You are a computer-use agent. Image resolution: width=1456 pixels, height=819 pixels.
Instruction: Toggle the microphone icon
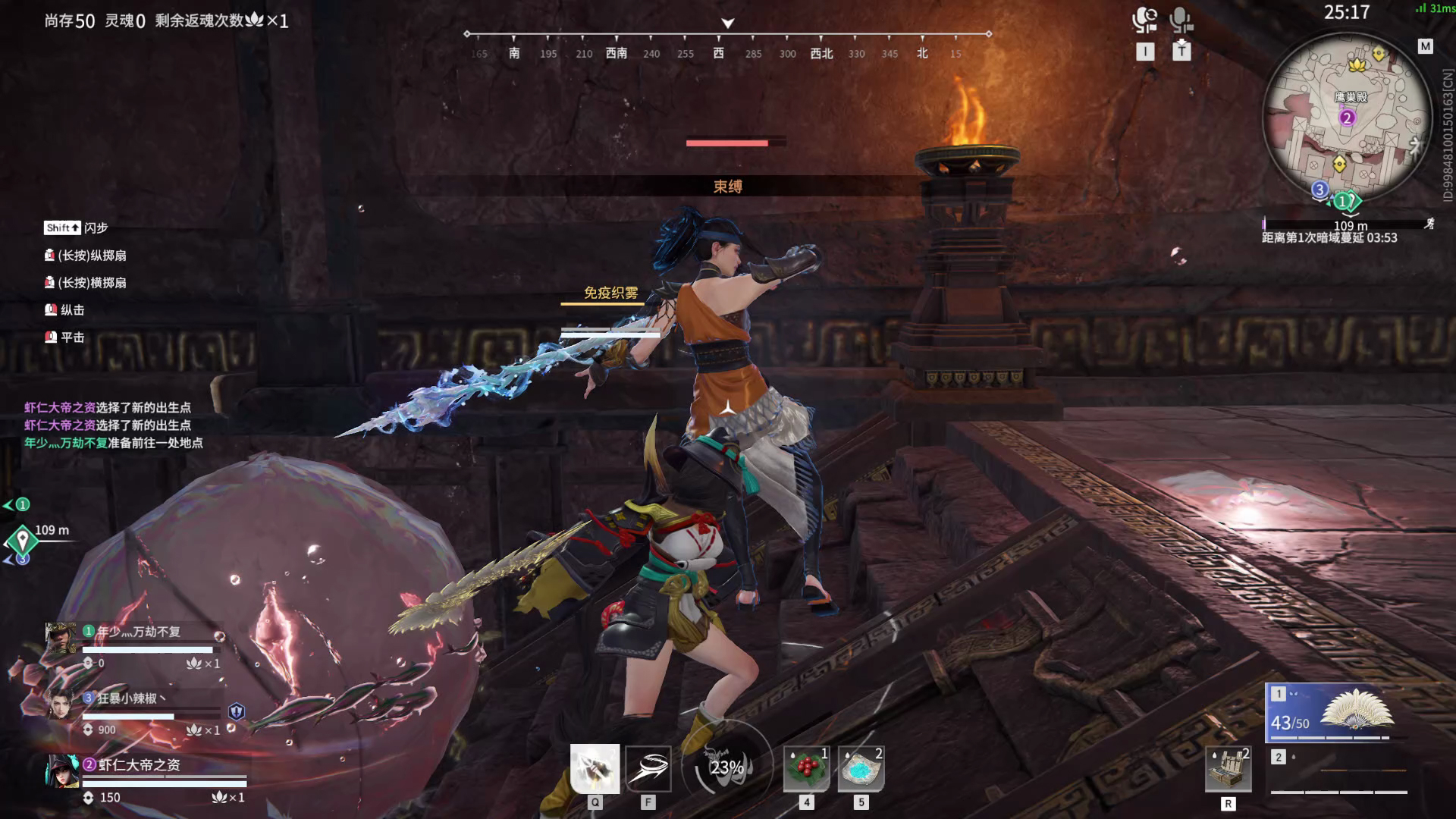point(1181,20)
